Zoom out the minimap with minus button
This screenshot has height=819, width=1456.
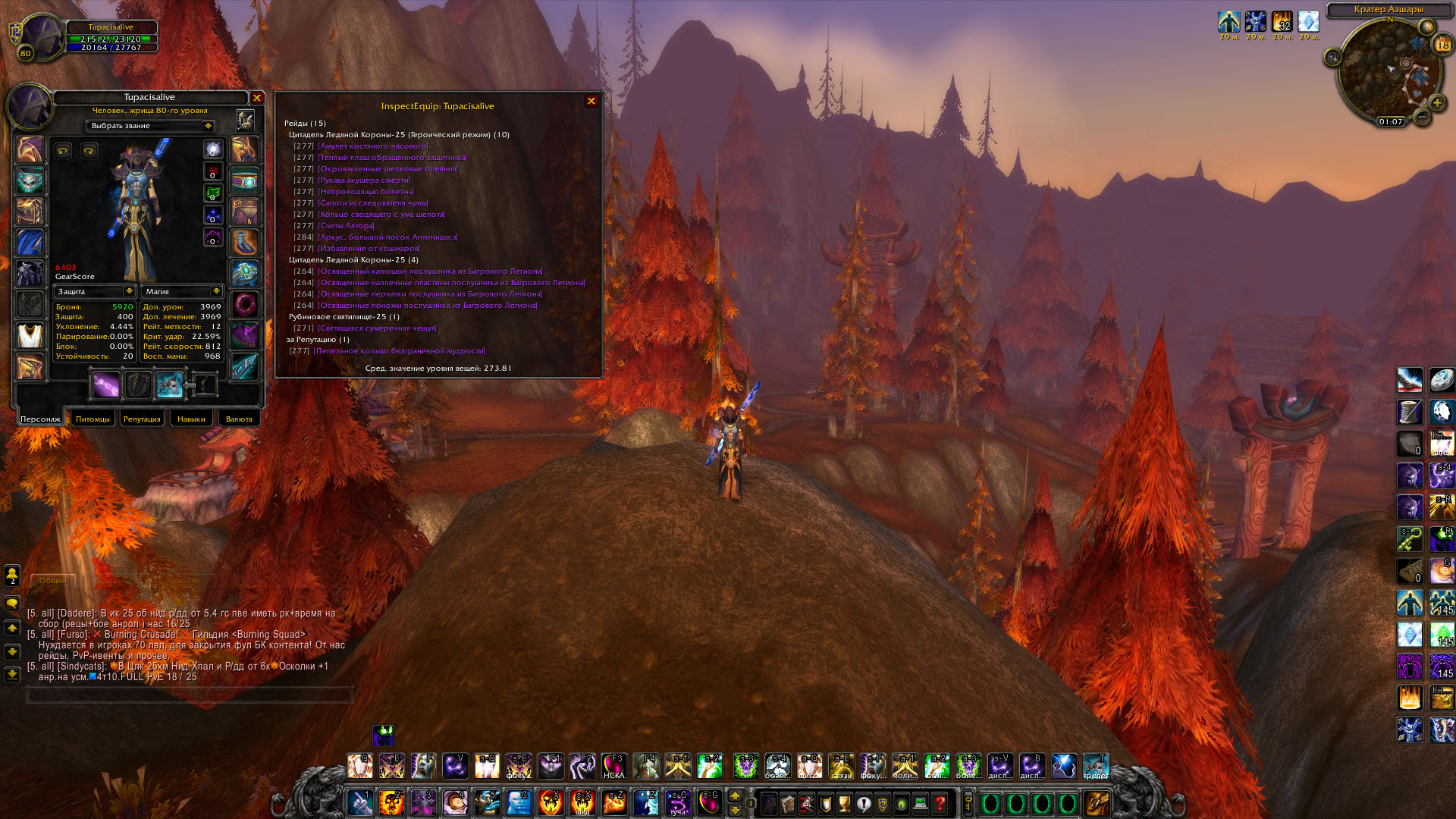(1422, 117)
